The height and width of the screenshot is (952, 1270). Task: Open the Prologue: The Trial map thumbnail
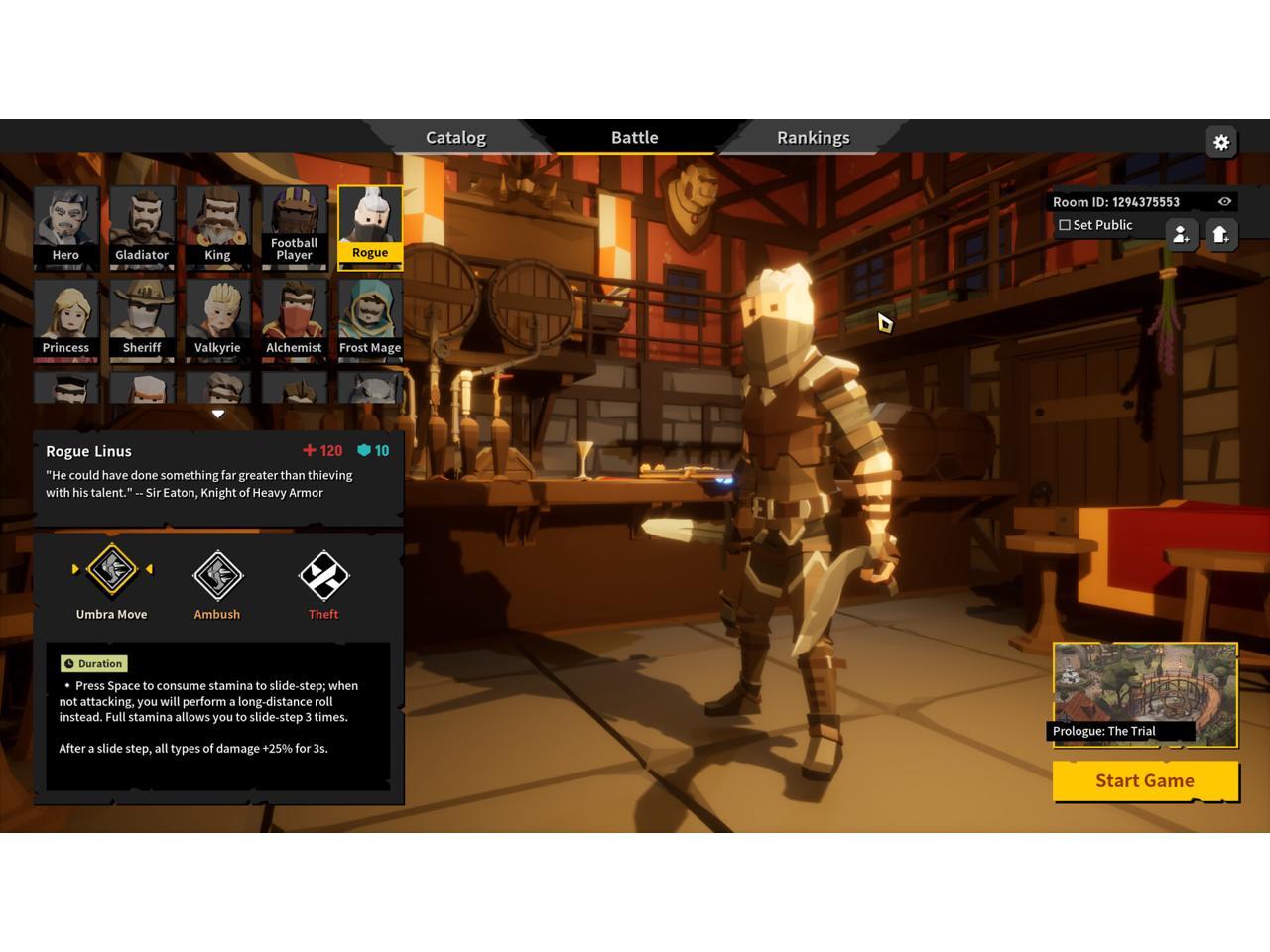pyautogui.click(x=1145, y=693)
